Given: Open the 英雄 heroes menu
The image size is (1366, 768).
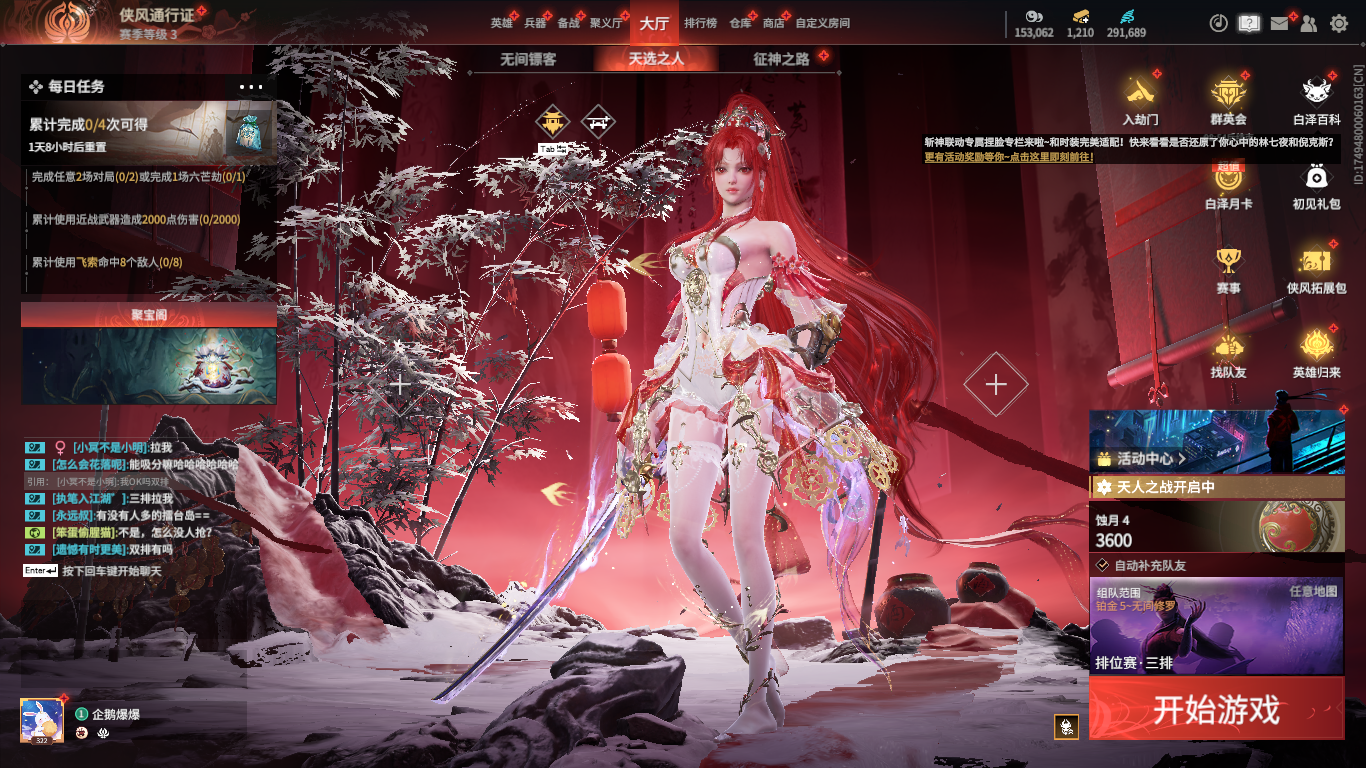Looking at the screenshot, I should tap(501, 23).
